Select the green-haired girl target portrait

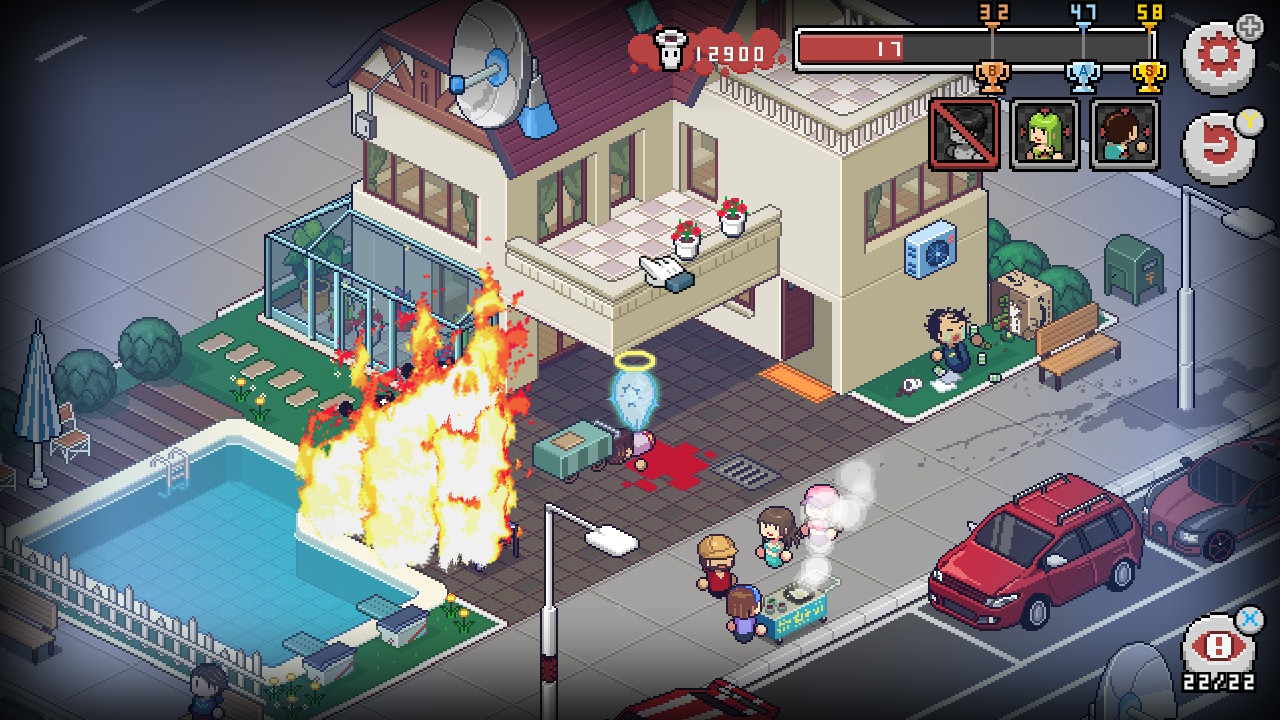click(1045, 134)
